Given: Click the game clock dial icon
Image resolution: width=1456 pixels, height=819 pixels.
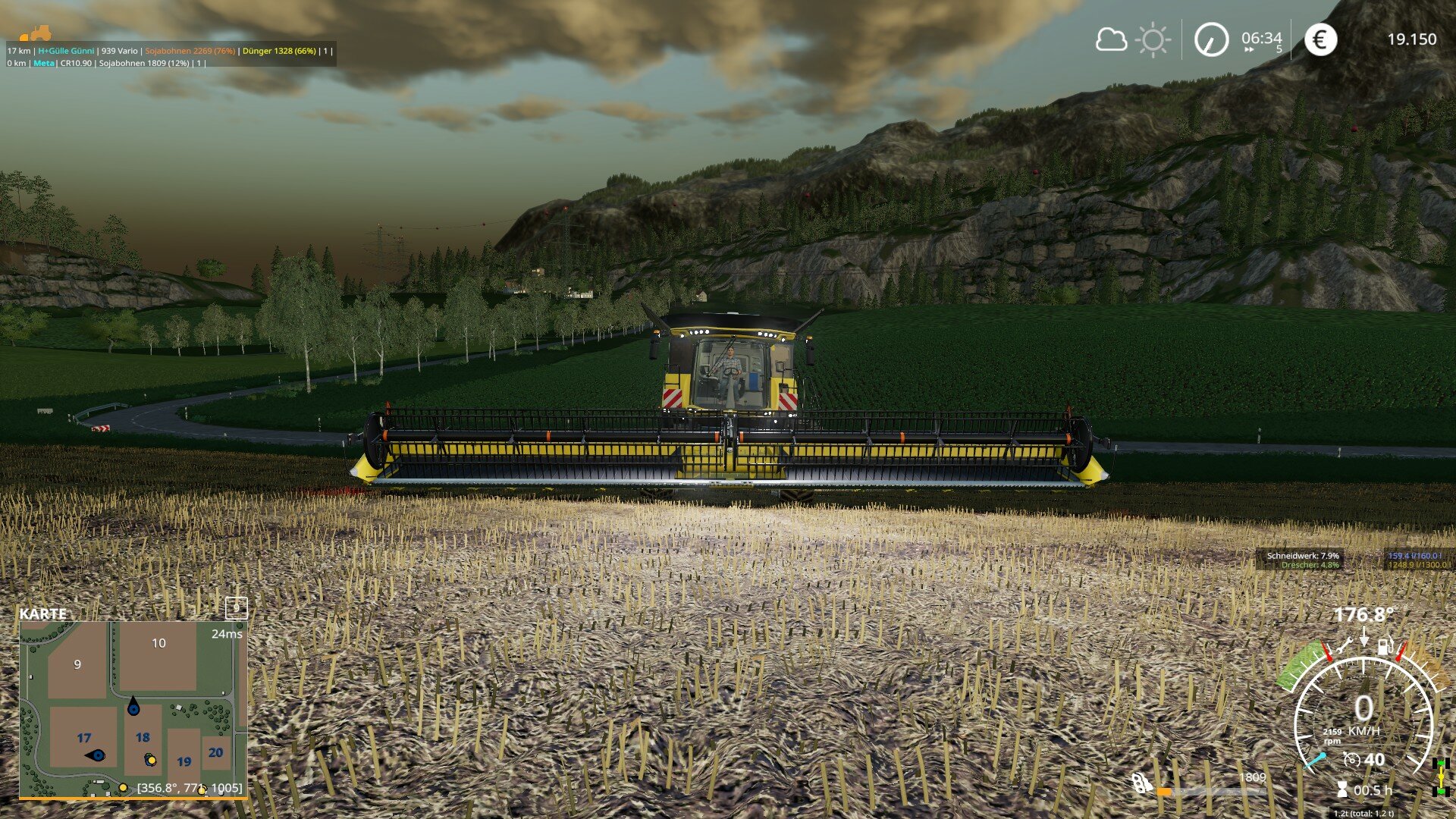Looking at the screenshot, I should pyautogui.click(x=1211, y=39).
